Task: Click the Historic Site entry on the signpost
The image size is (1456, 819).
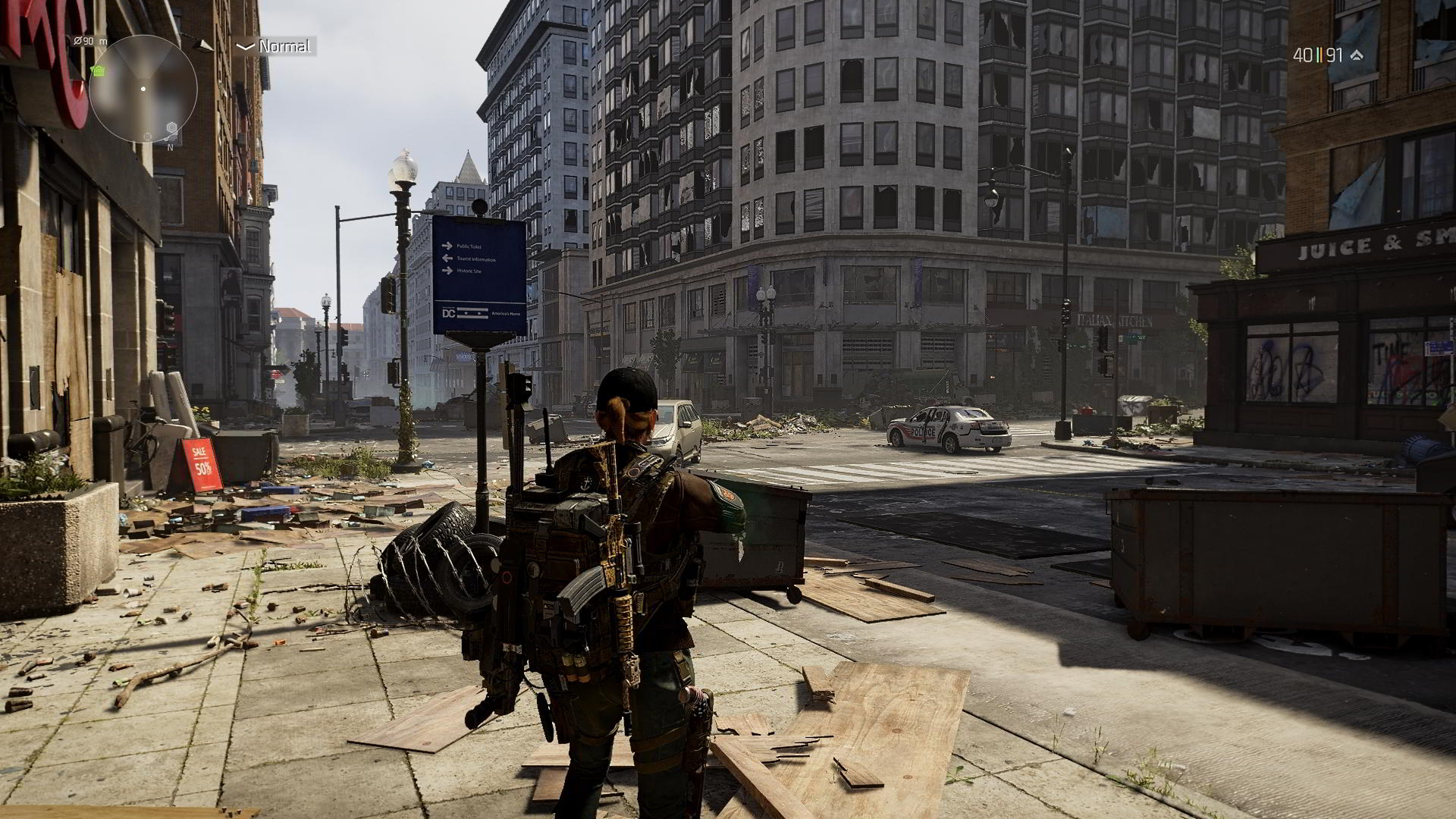Action: pyautogui.click(x=469, y=270)
